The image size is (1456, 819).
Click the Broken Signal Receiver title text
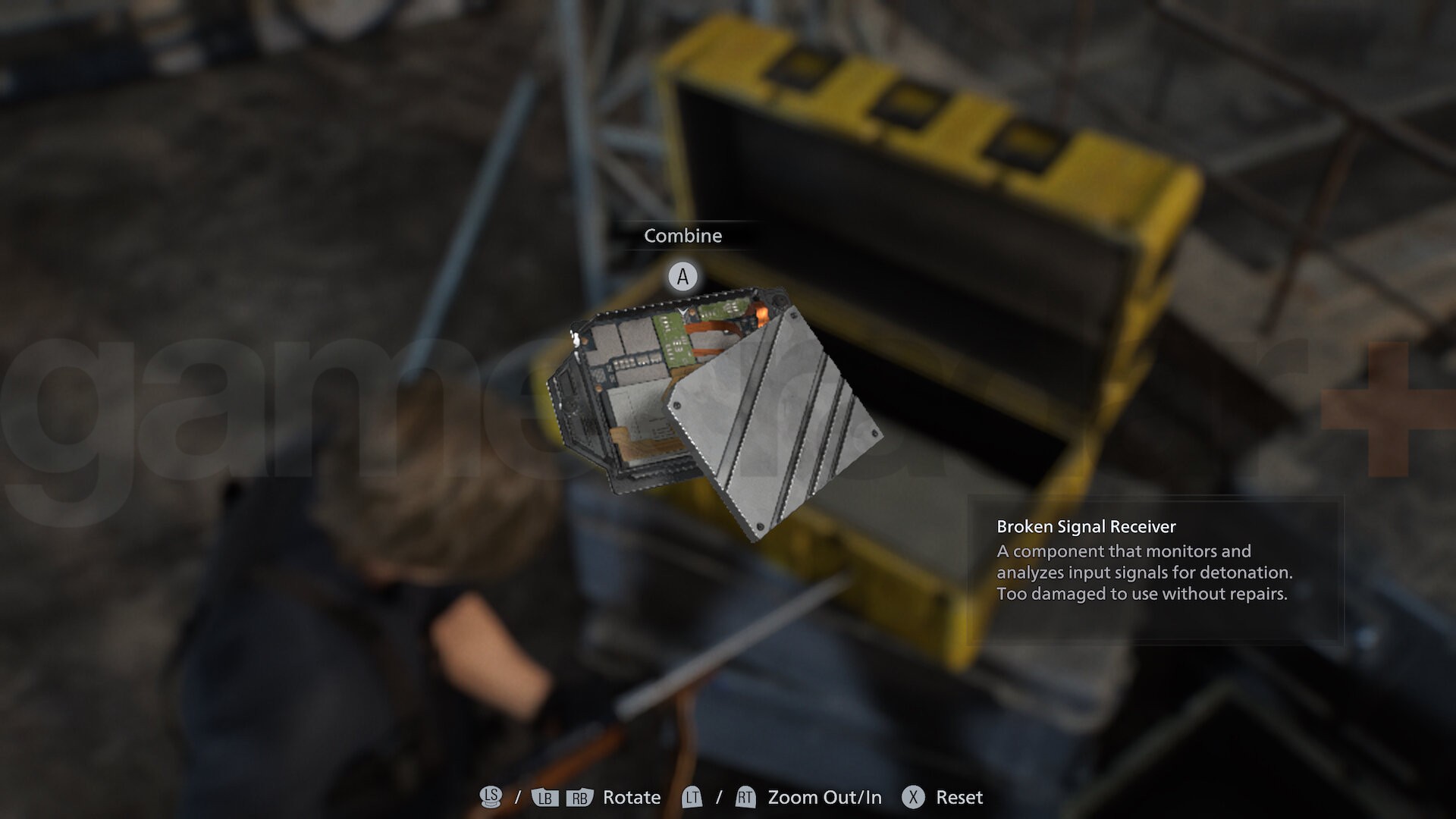pyautogui.click(x=1086, y=527)
